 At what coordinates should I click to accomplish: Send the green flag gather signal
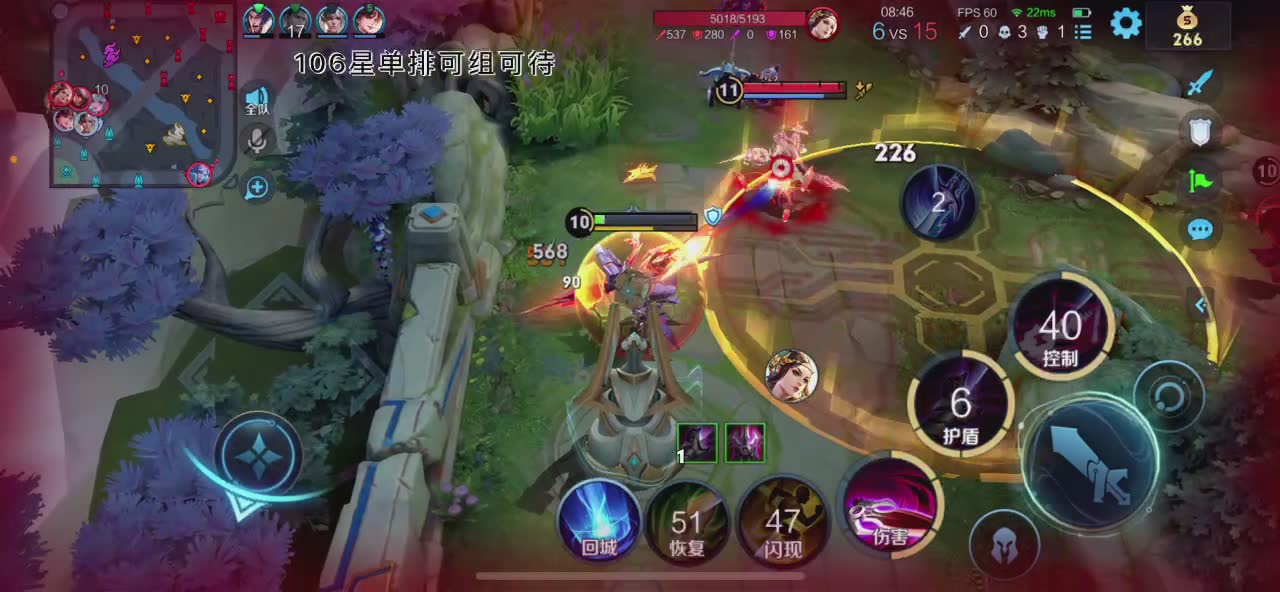(x=1200, y=181)
